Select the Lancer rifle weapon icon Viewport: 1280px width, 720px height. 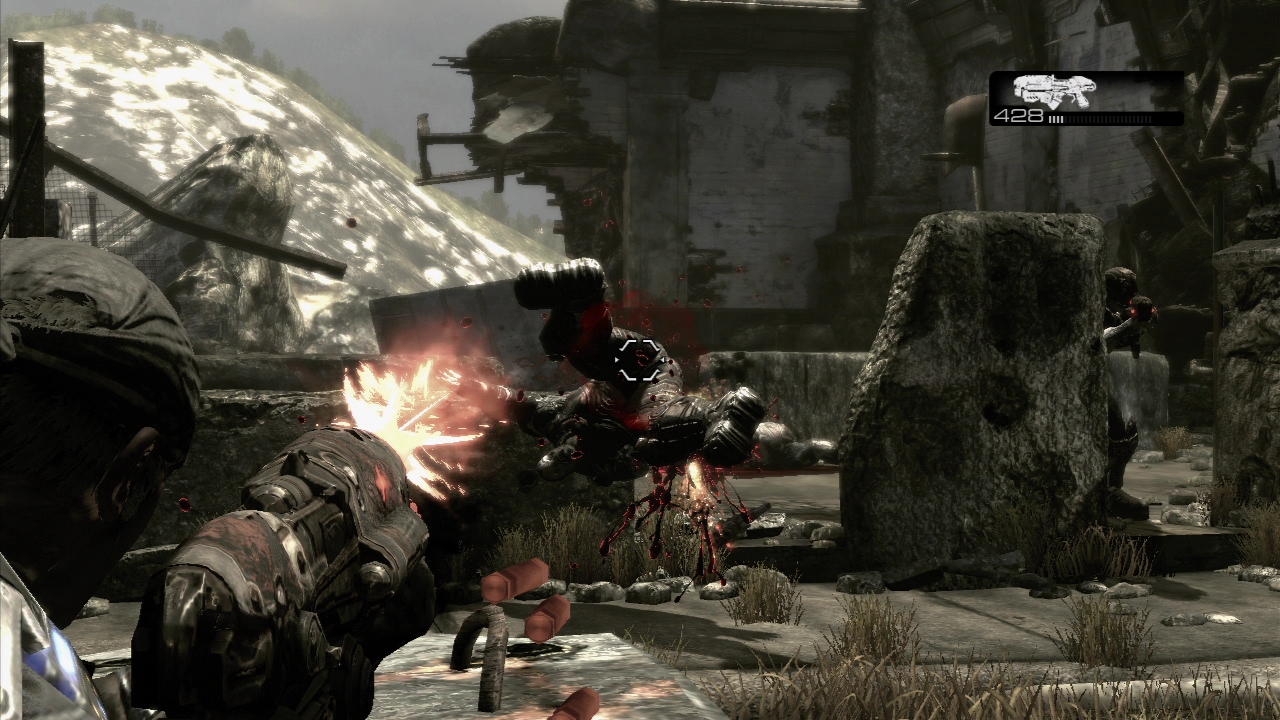click(x=1054, y=90)
